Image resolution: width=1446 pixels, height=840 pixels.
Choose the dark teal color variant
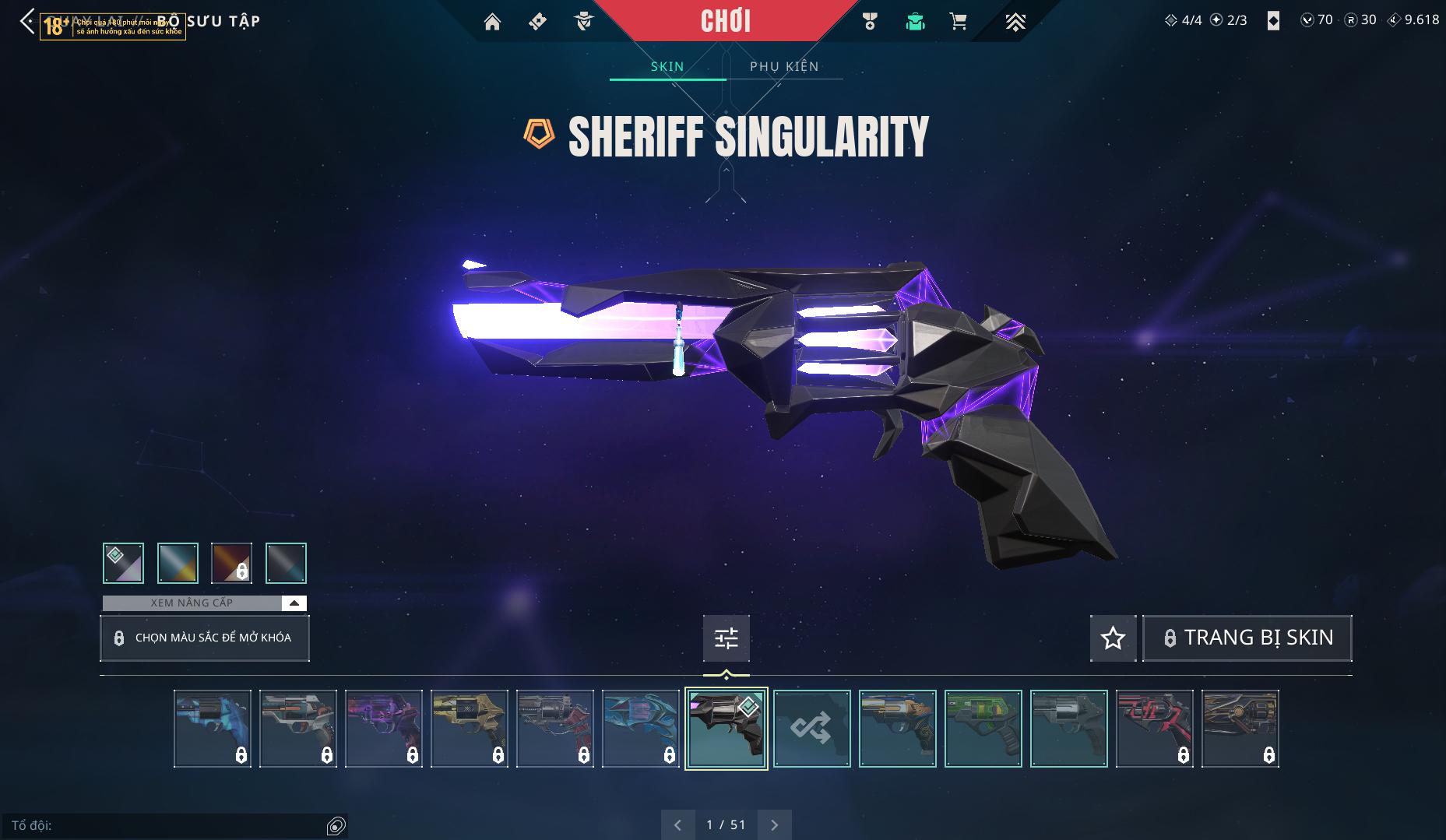286,563
